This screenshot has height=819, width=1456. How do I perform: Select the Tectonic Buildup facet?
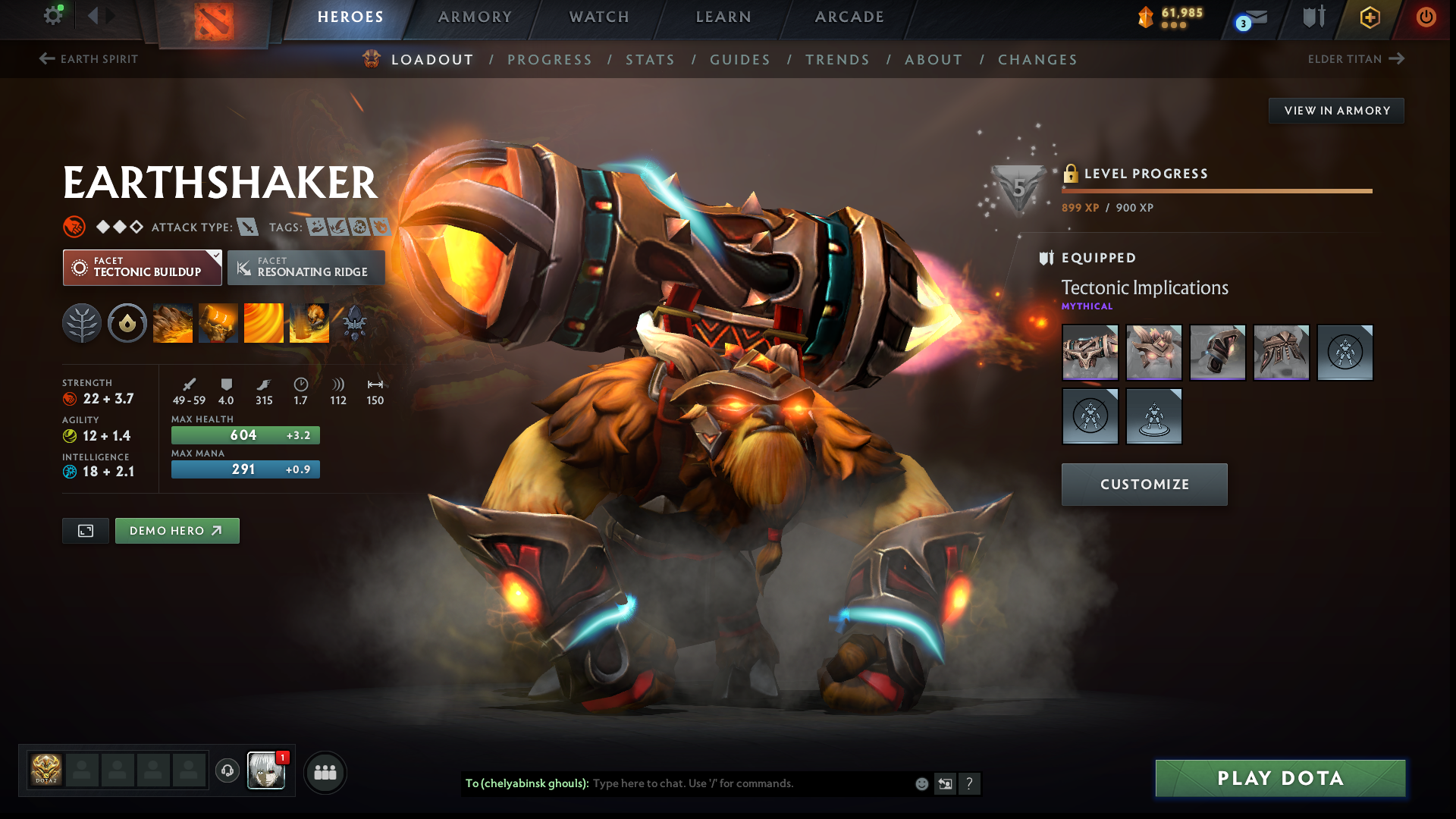pos(142,268)
